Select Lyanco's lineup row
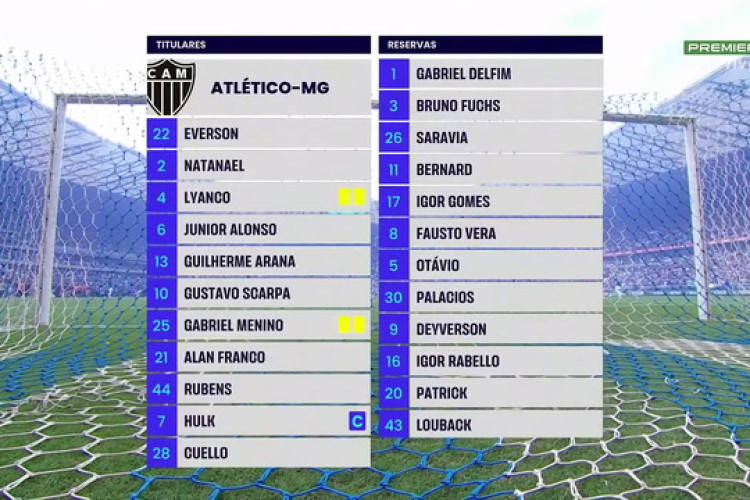Screen dimensions: 750x500 coord(258,197)
